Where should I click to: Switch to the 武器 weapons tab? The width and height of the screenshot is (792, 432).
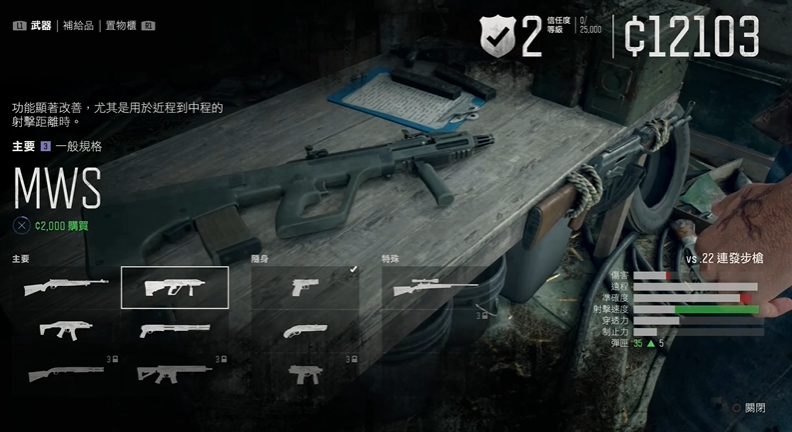tap(41, 25)
